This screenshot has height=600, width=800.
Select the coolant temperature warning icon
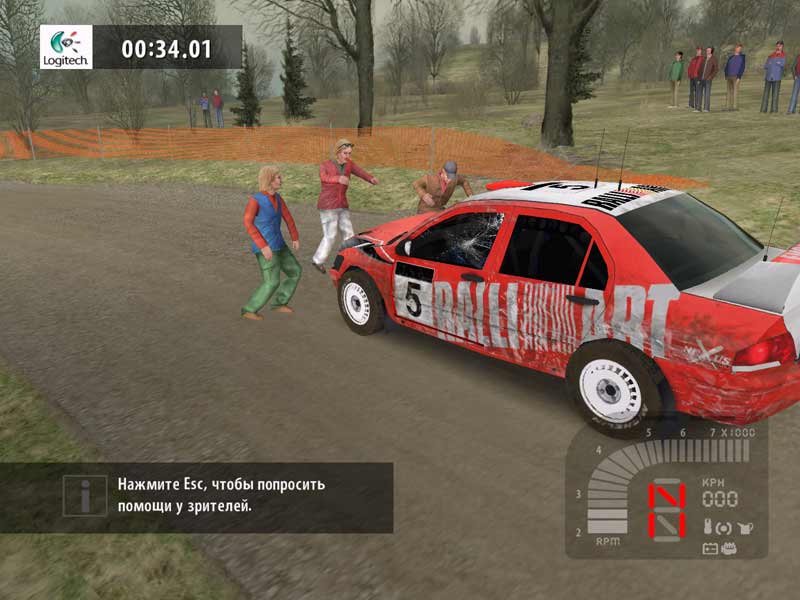[x=706, y=527]
